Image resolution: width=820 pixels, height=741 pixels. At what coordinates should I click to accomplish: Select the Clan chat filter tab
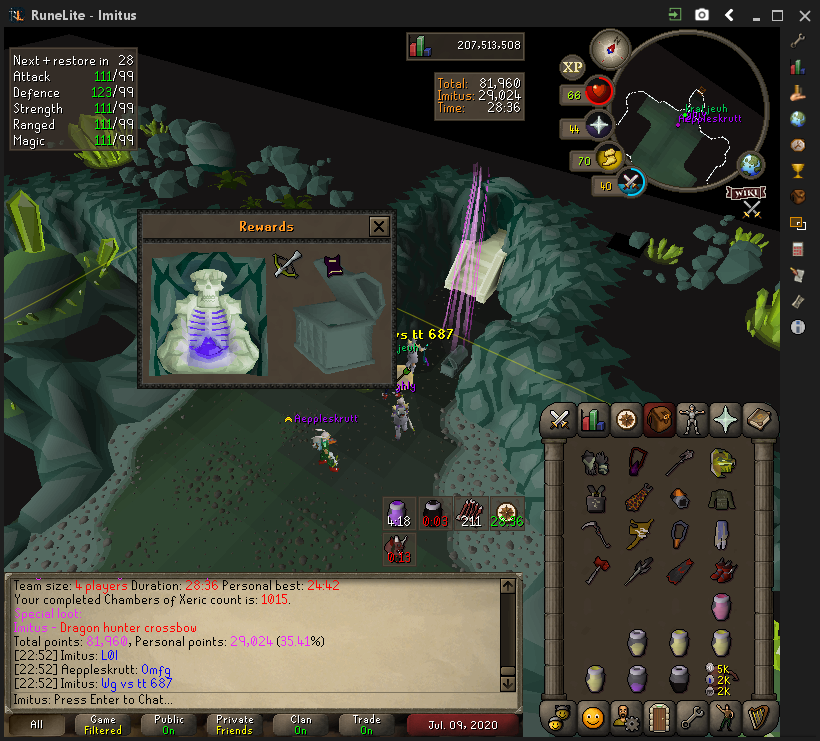(301, 725)
